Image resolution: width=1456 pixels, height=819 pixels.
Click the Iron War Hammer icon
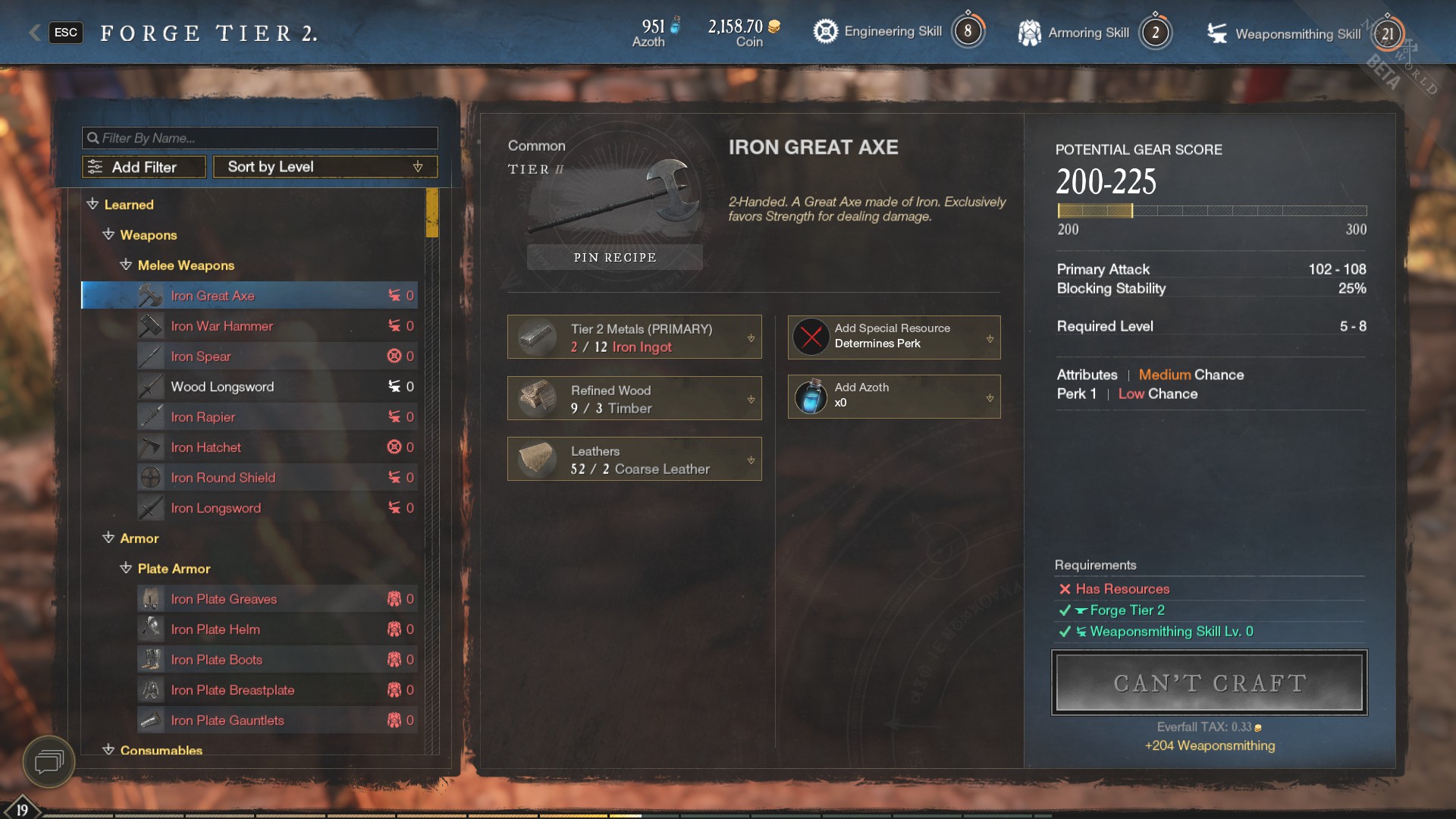point(149,325)
